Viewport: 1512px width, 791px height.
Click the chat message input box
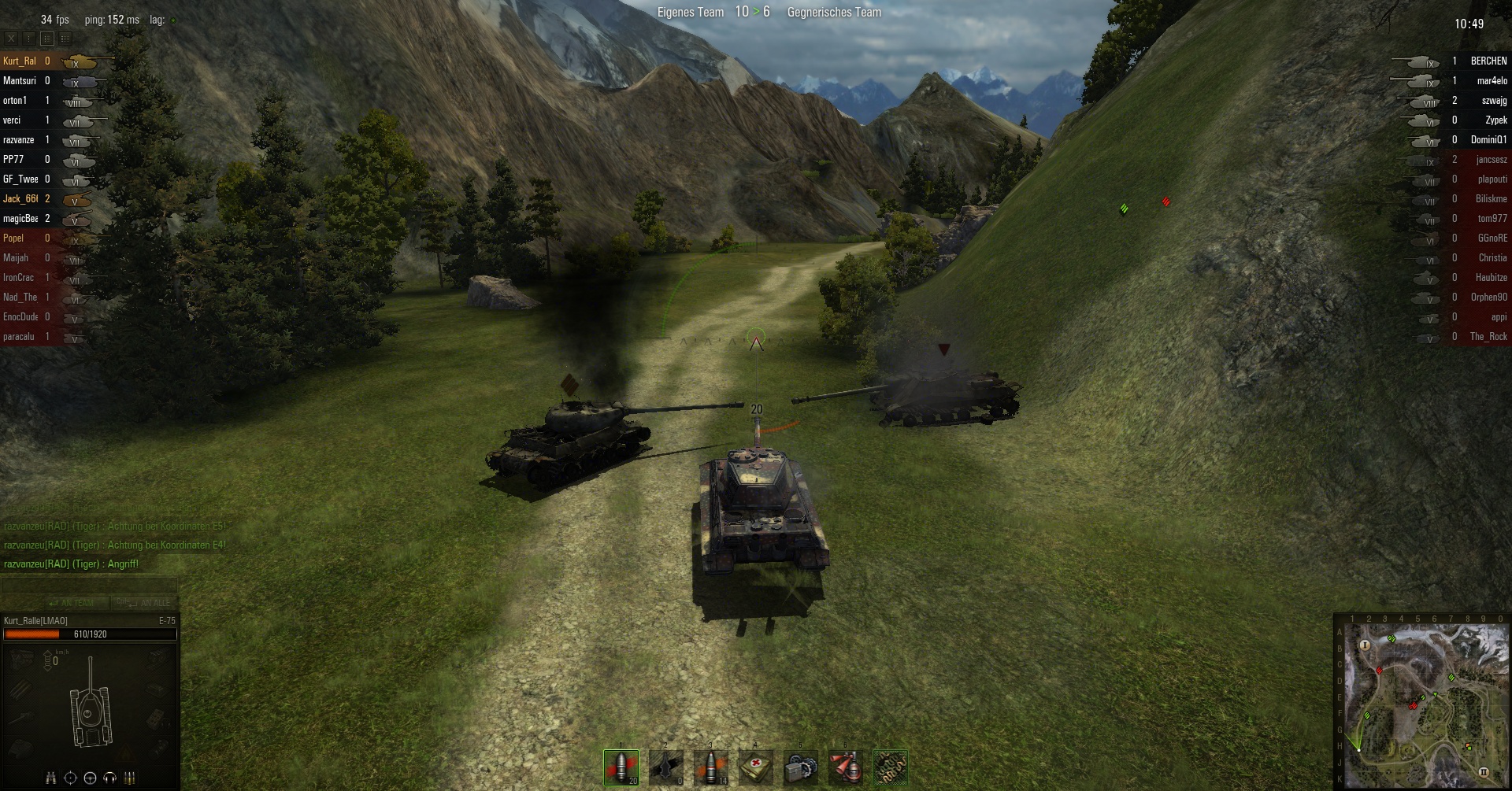89,585
